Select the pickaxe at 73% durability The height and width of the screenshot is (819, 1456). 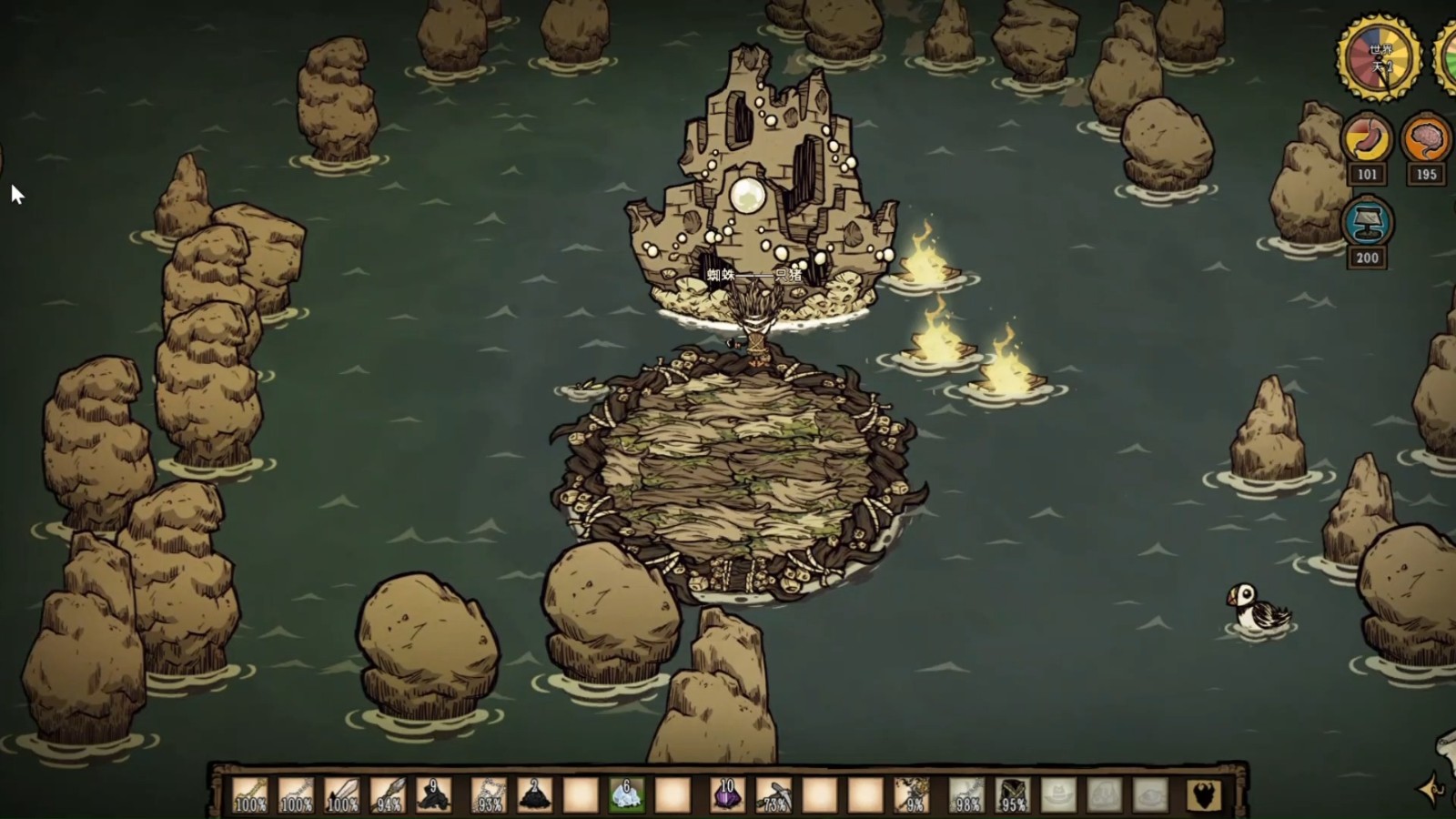[773, 794]
